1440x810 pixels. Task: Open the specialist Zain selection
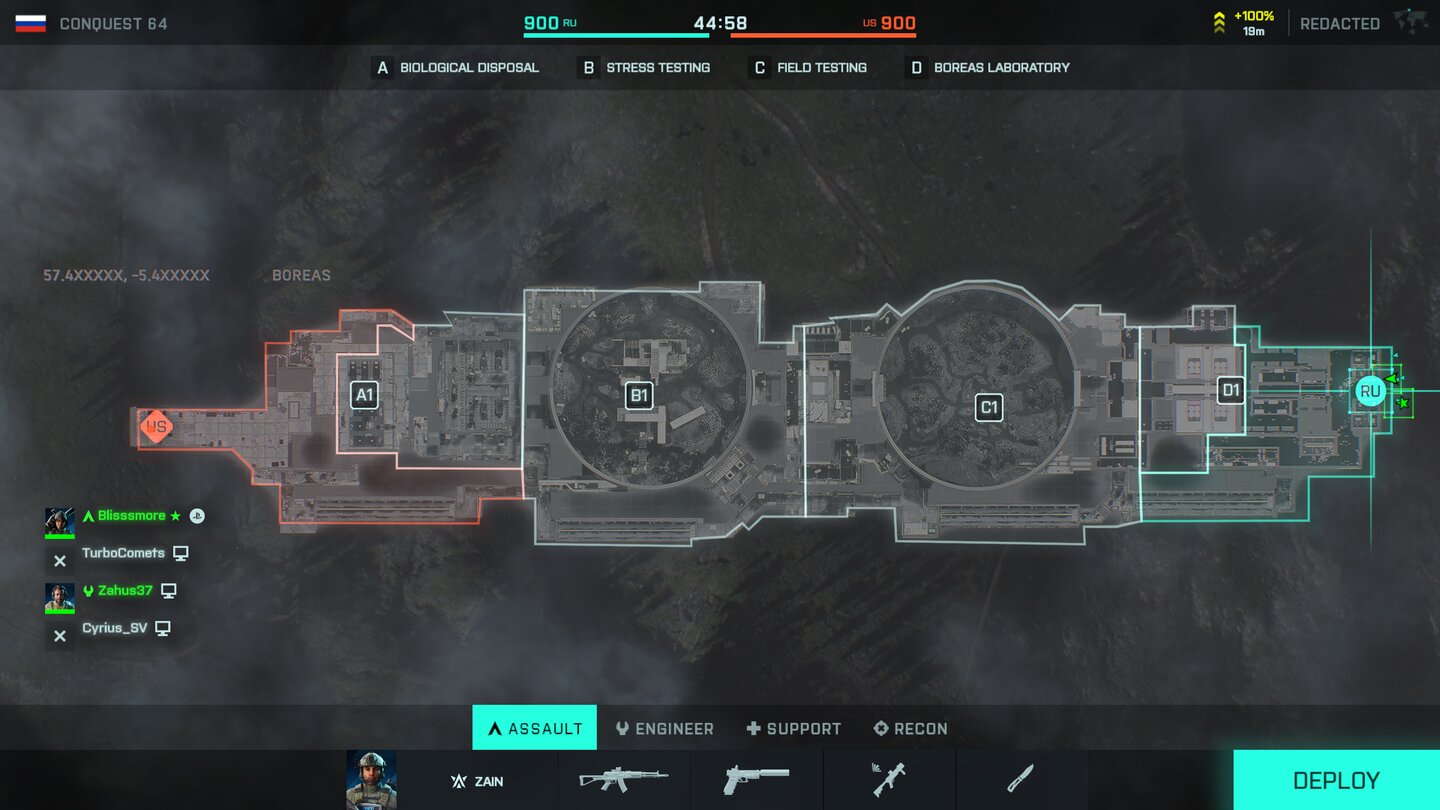coord(475,781)
